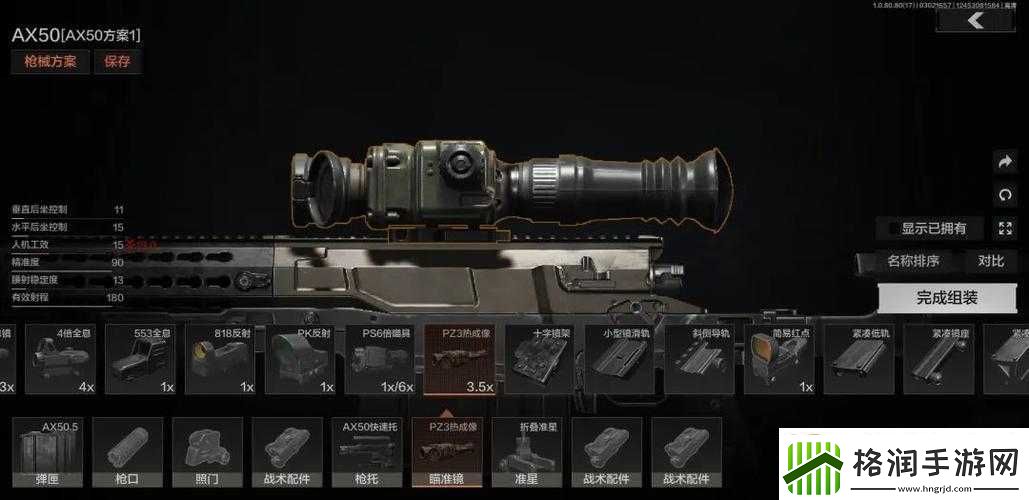Click the share arrow icon
Viewport: 1029px width, 500px height.
point(1005,162)
